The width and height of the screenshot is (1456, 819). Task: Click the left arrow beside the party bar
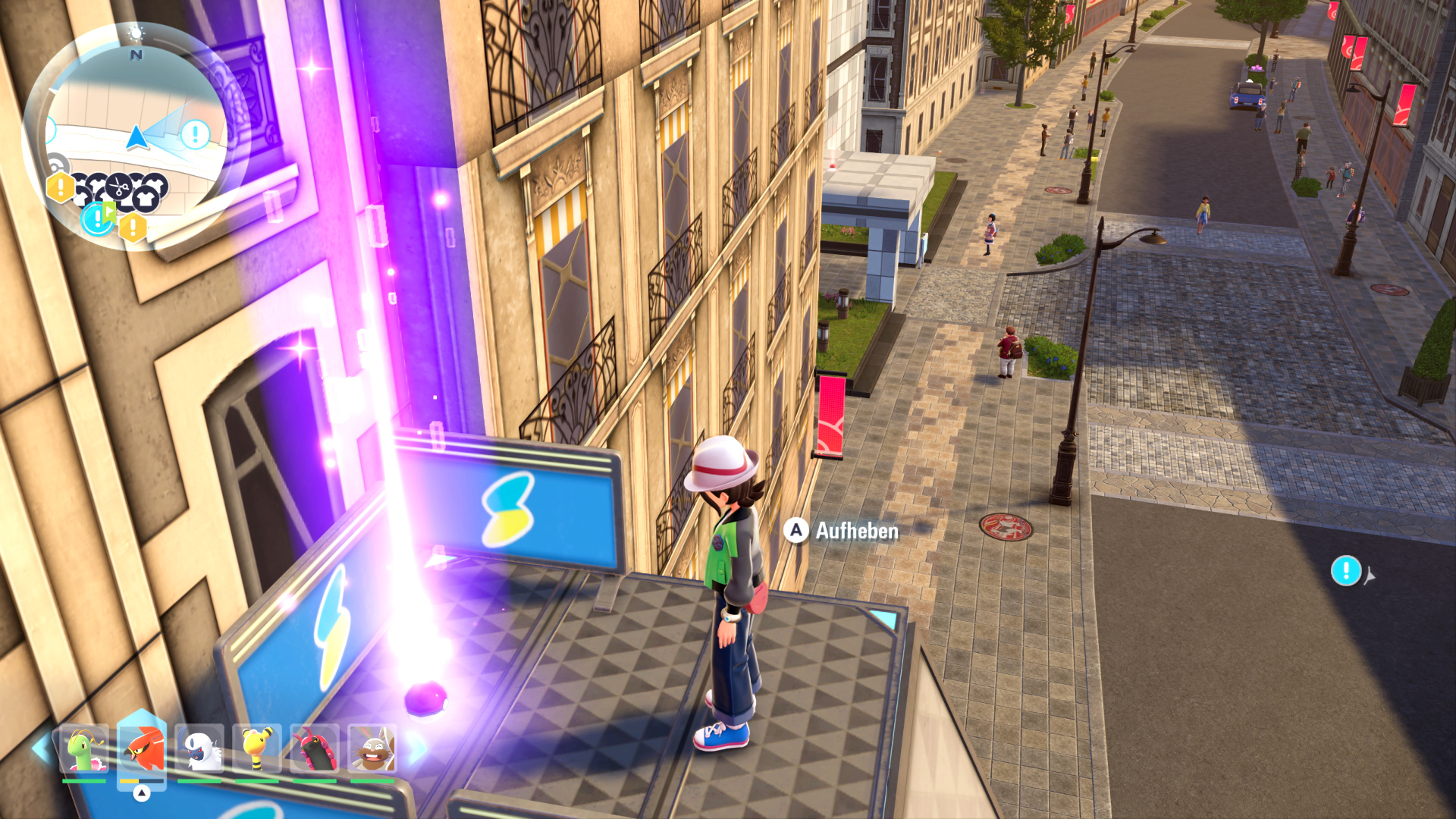coord(41,748)
